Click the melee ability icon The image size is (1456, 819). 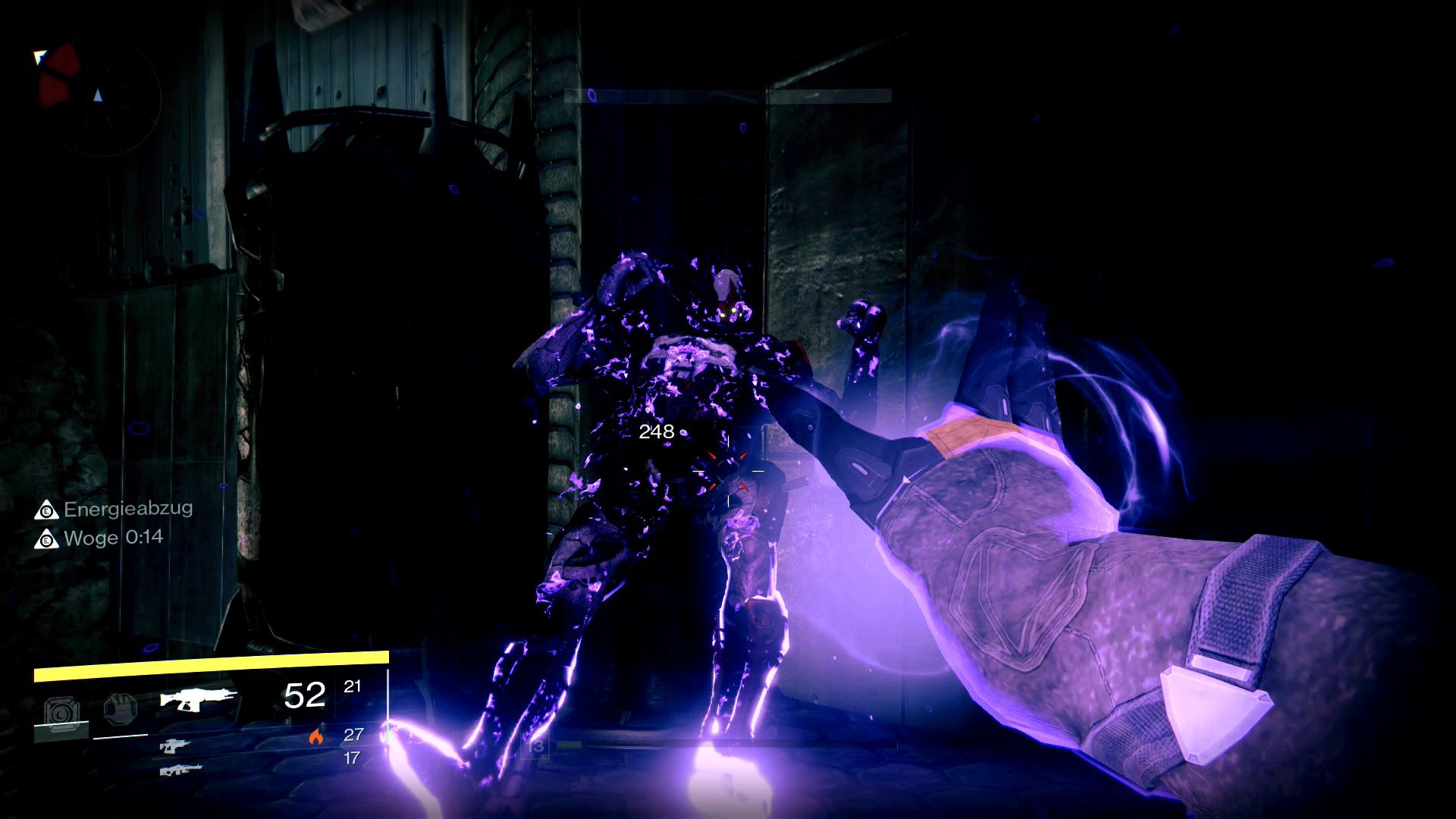pos(121,708)
